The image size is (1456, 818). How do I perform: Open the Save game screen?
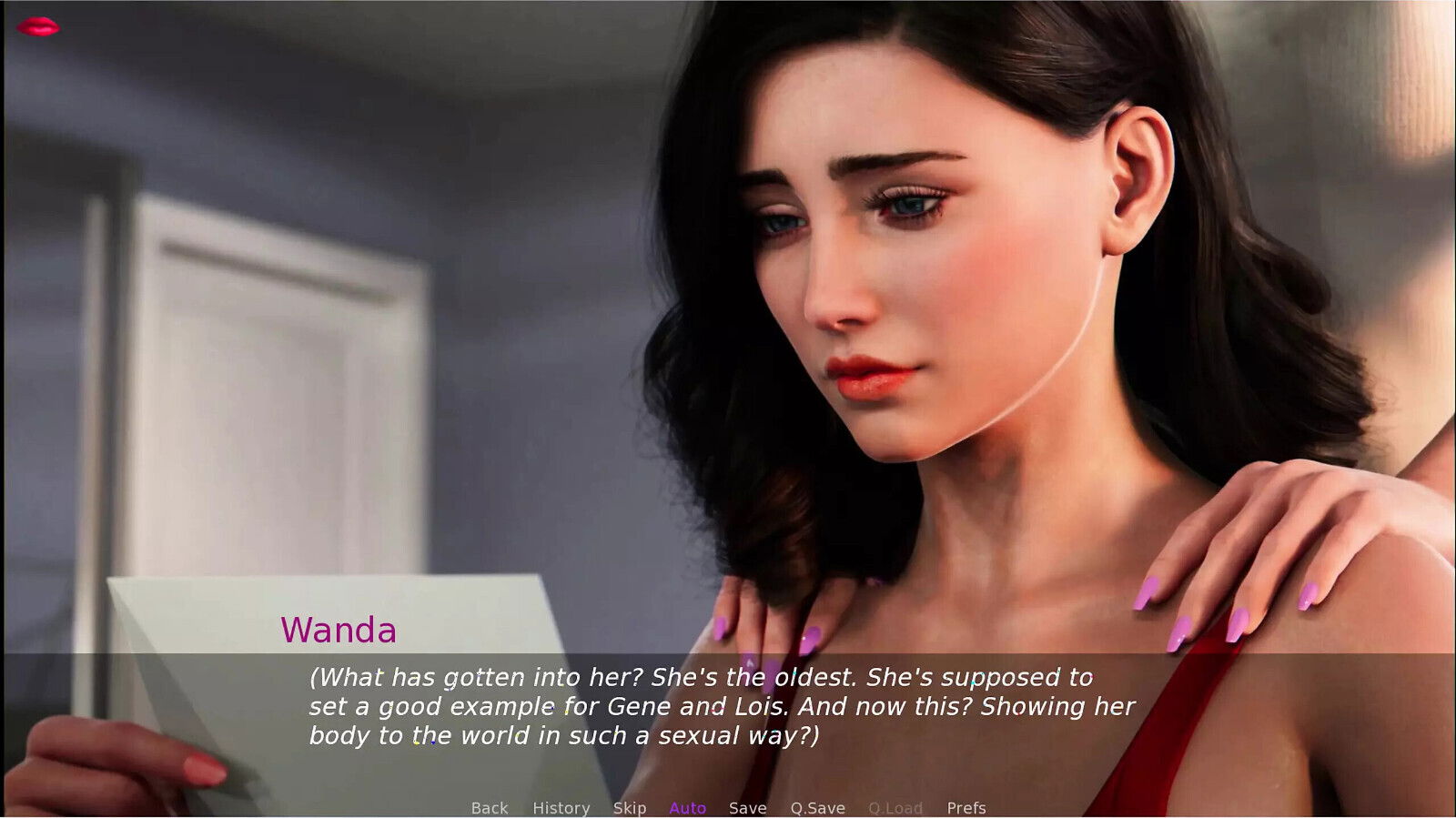(x=747, y=808)
